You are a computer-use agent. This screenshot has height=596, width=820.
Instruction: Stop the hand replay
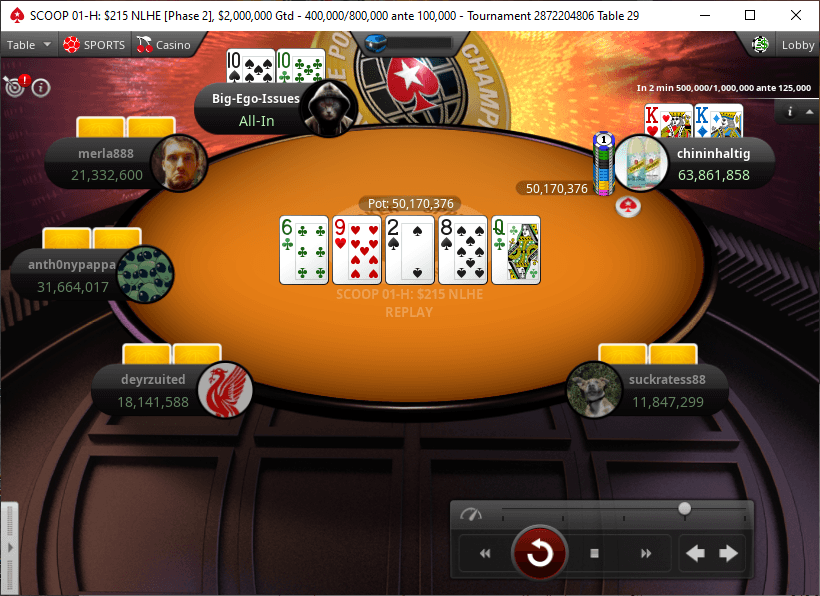click(594, 553)
